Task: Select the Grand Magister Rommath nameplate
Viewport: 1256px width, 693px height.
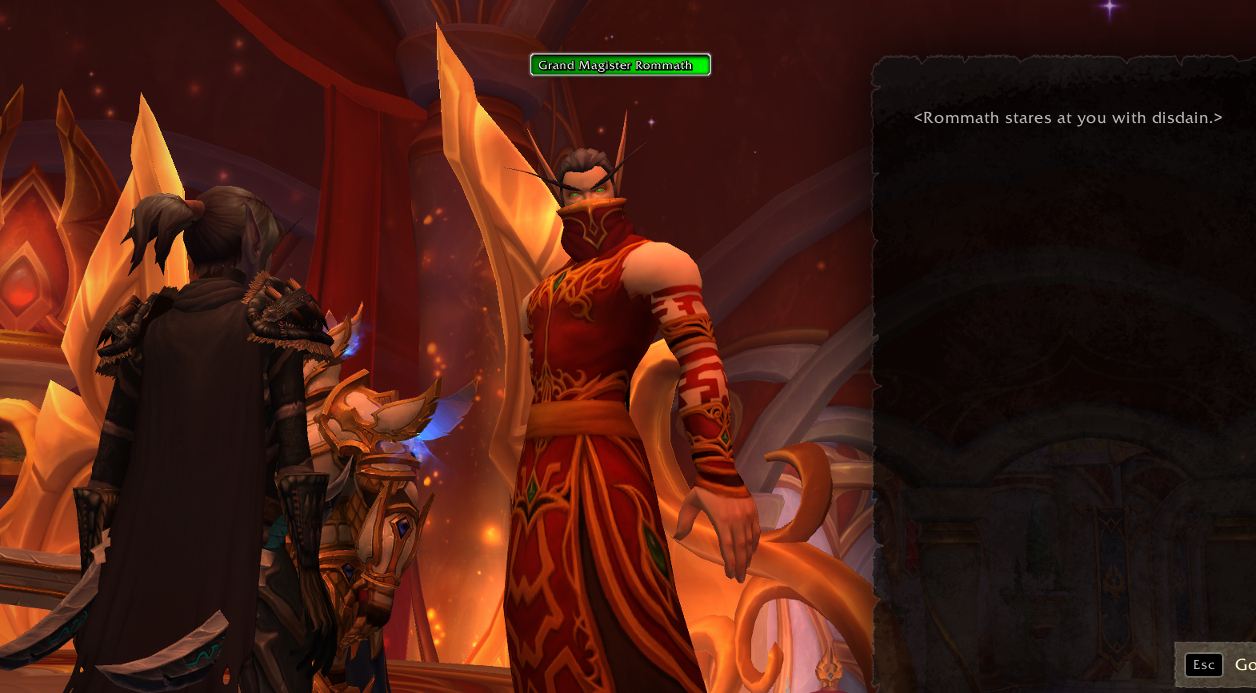Action: [620, 65]
